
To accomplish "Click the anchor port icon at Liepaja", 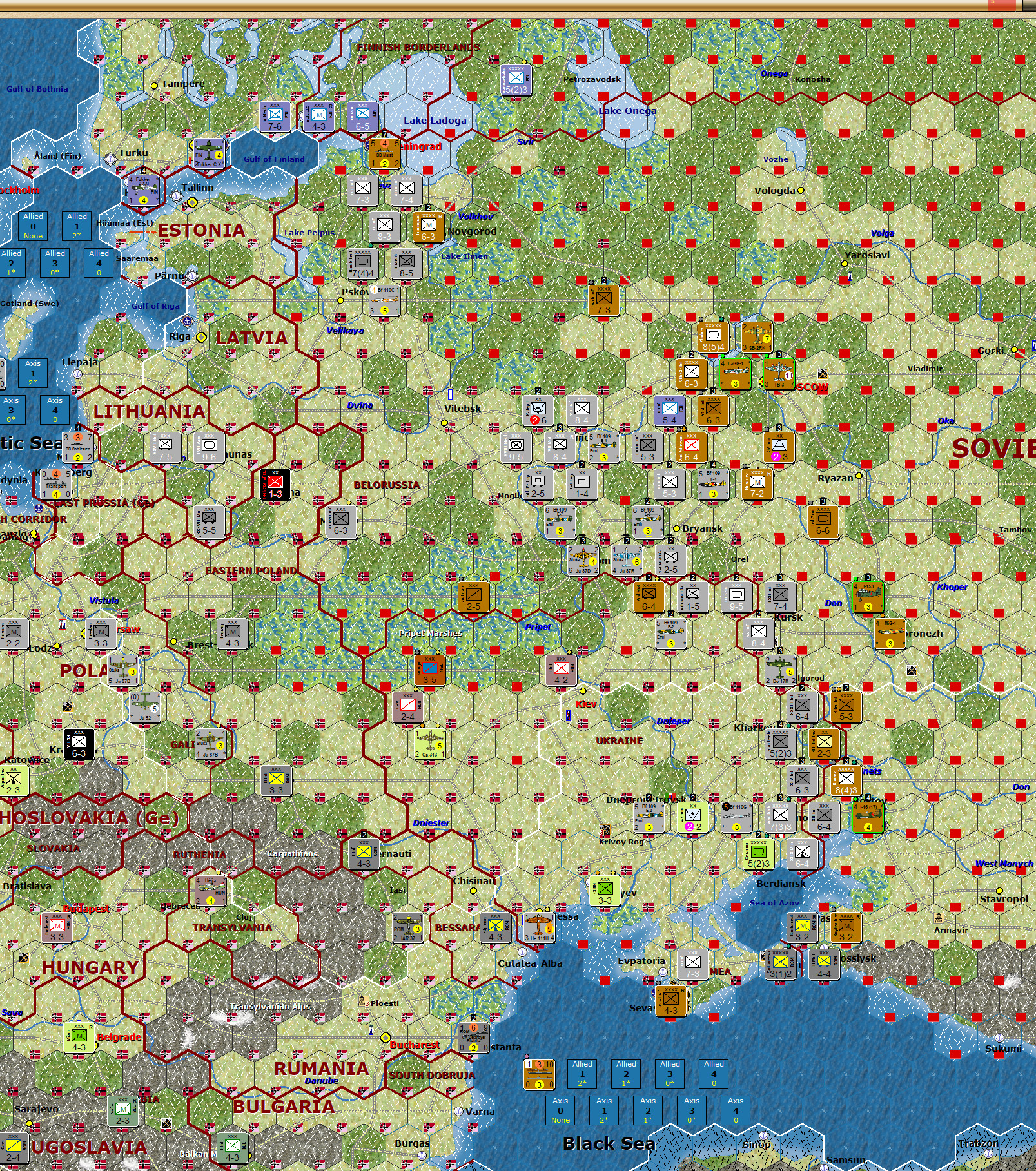I will click(x=77, y=374).
